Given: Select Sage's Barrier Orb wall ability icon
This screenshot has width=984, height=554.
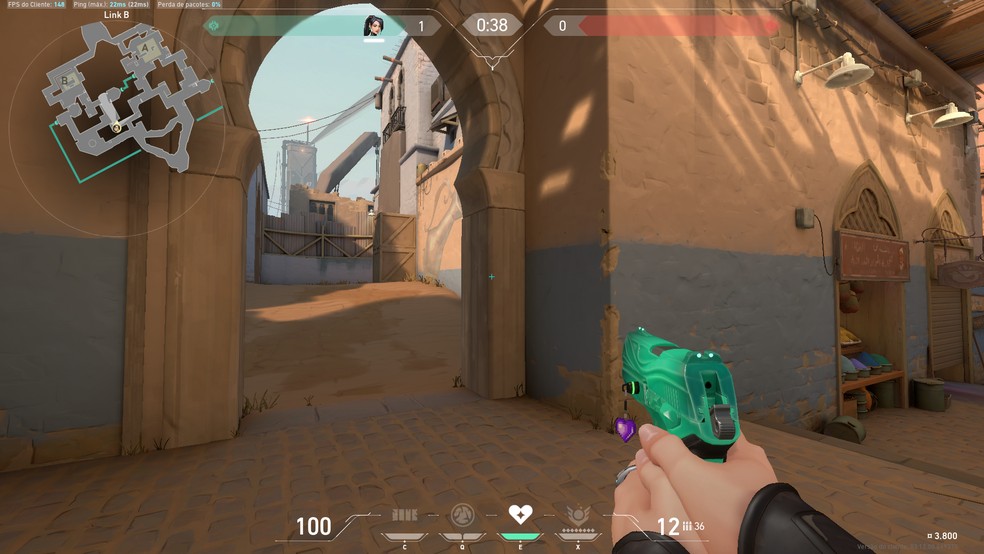Looking at the screenshot, I should coord(404,516).
